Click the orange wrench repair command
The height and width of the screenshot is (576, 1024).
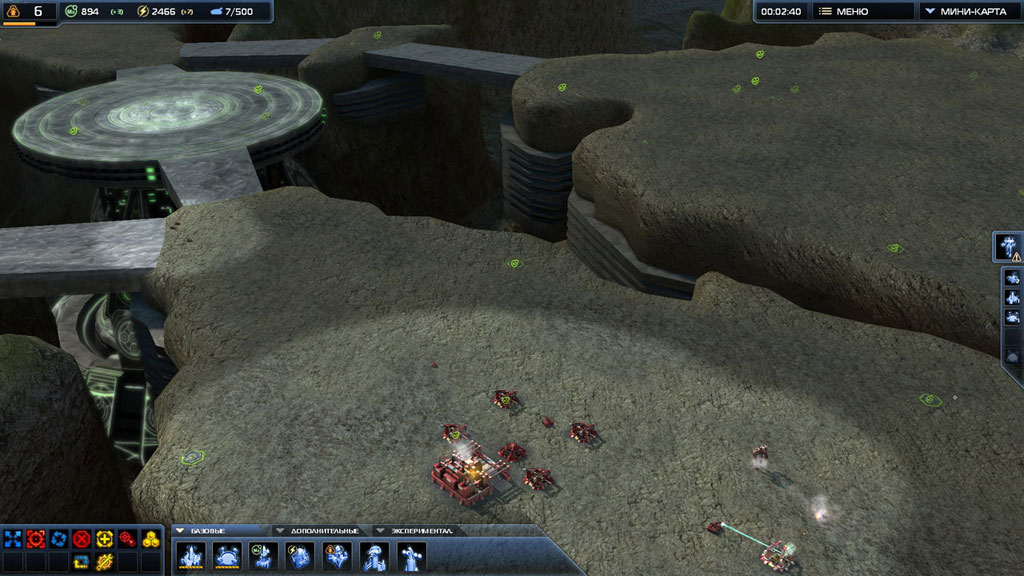(105, 561)
